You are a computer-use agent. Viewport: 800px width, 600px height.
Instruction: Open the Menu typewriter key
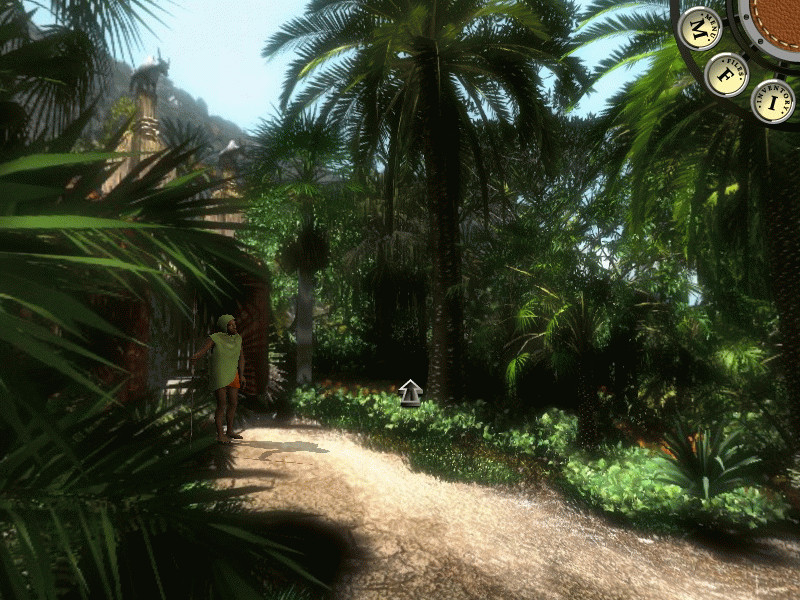point(699,29)
